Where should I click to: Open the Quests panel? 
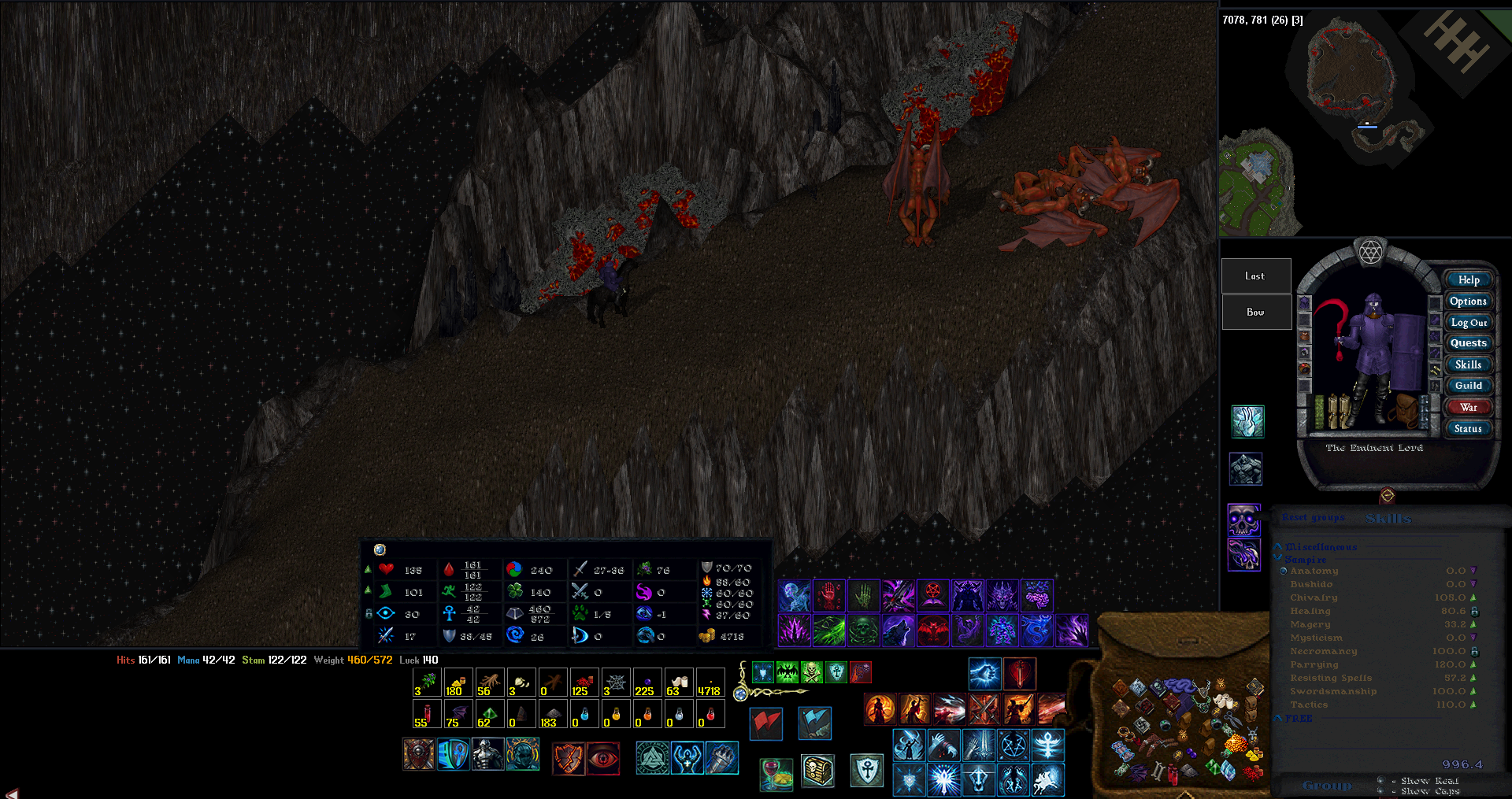[x=1468, y=342]
